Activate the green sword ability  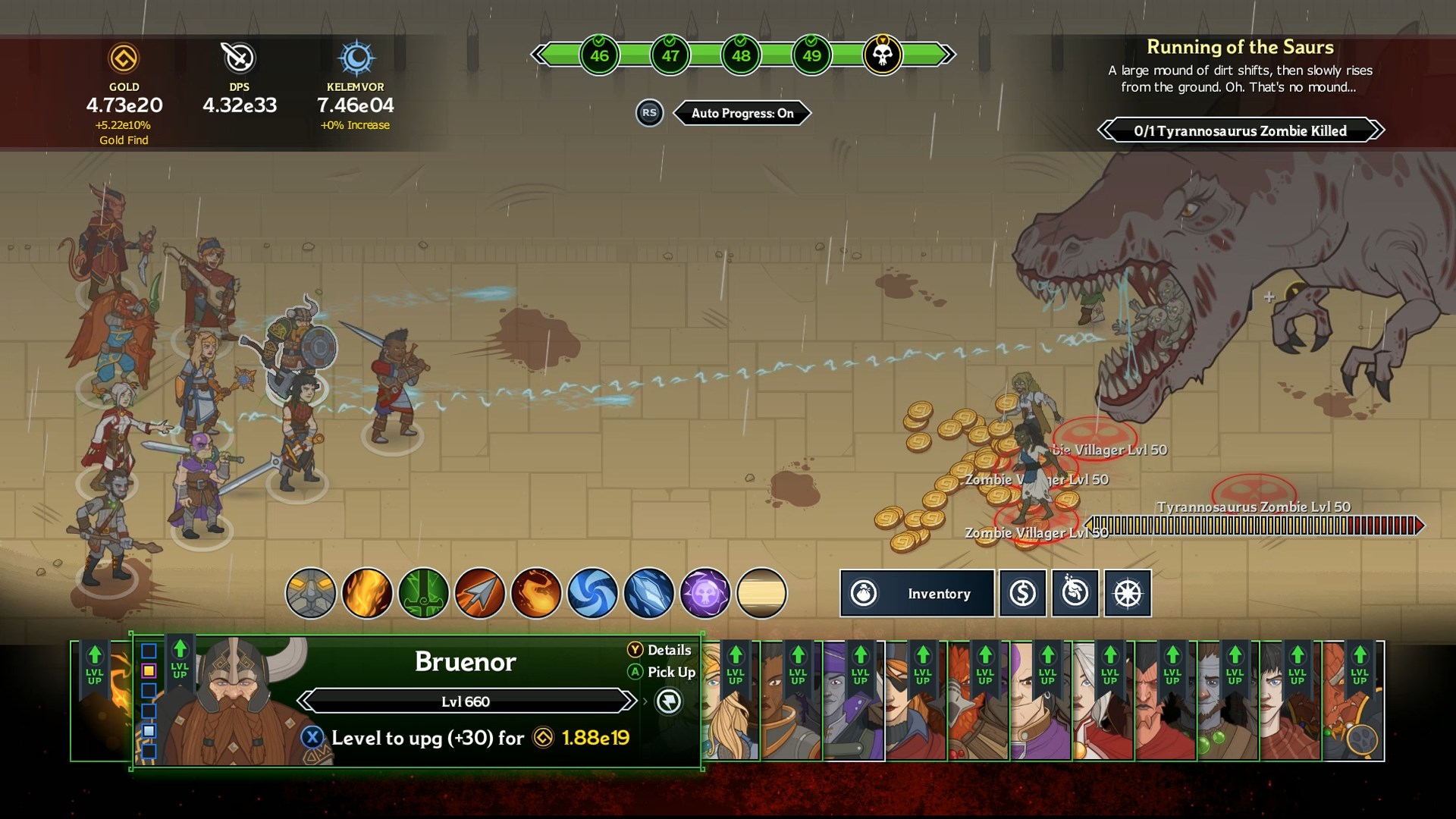(x=424, y=593)
